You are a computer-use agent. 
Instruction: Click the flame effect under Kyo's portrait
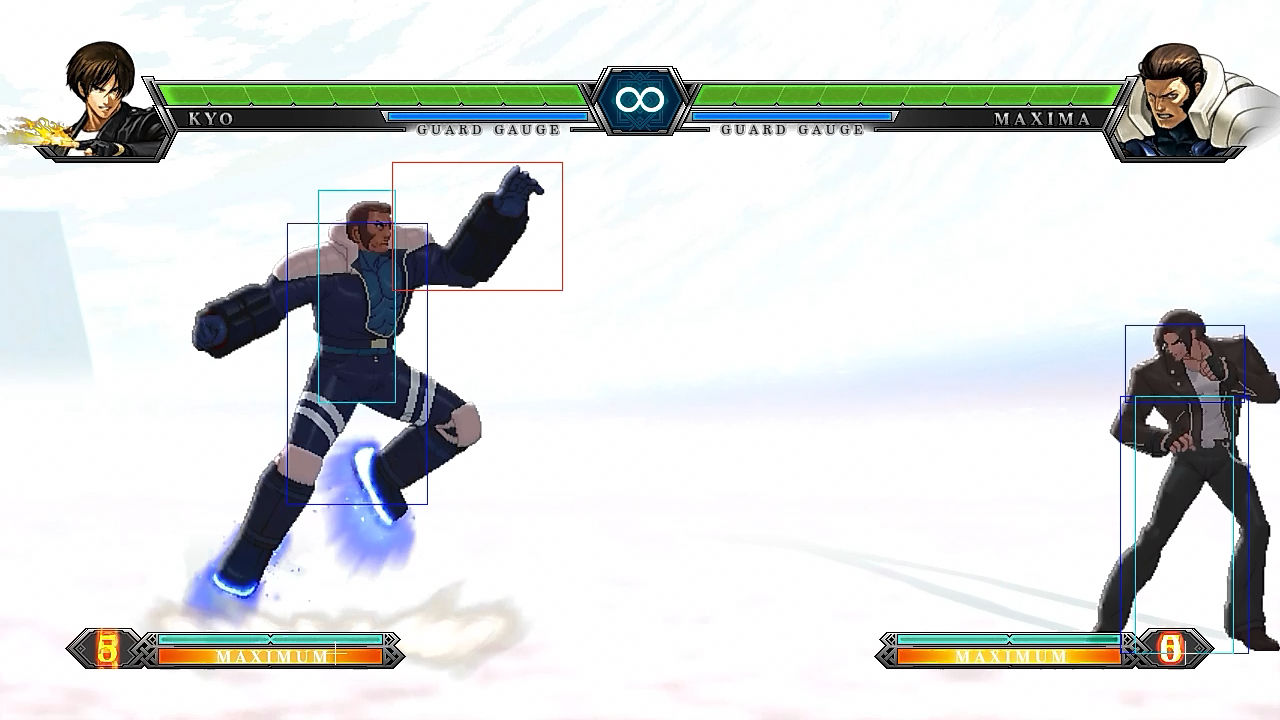[45, 130]
